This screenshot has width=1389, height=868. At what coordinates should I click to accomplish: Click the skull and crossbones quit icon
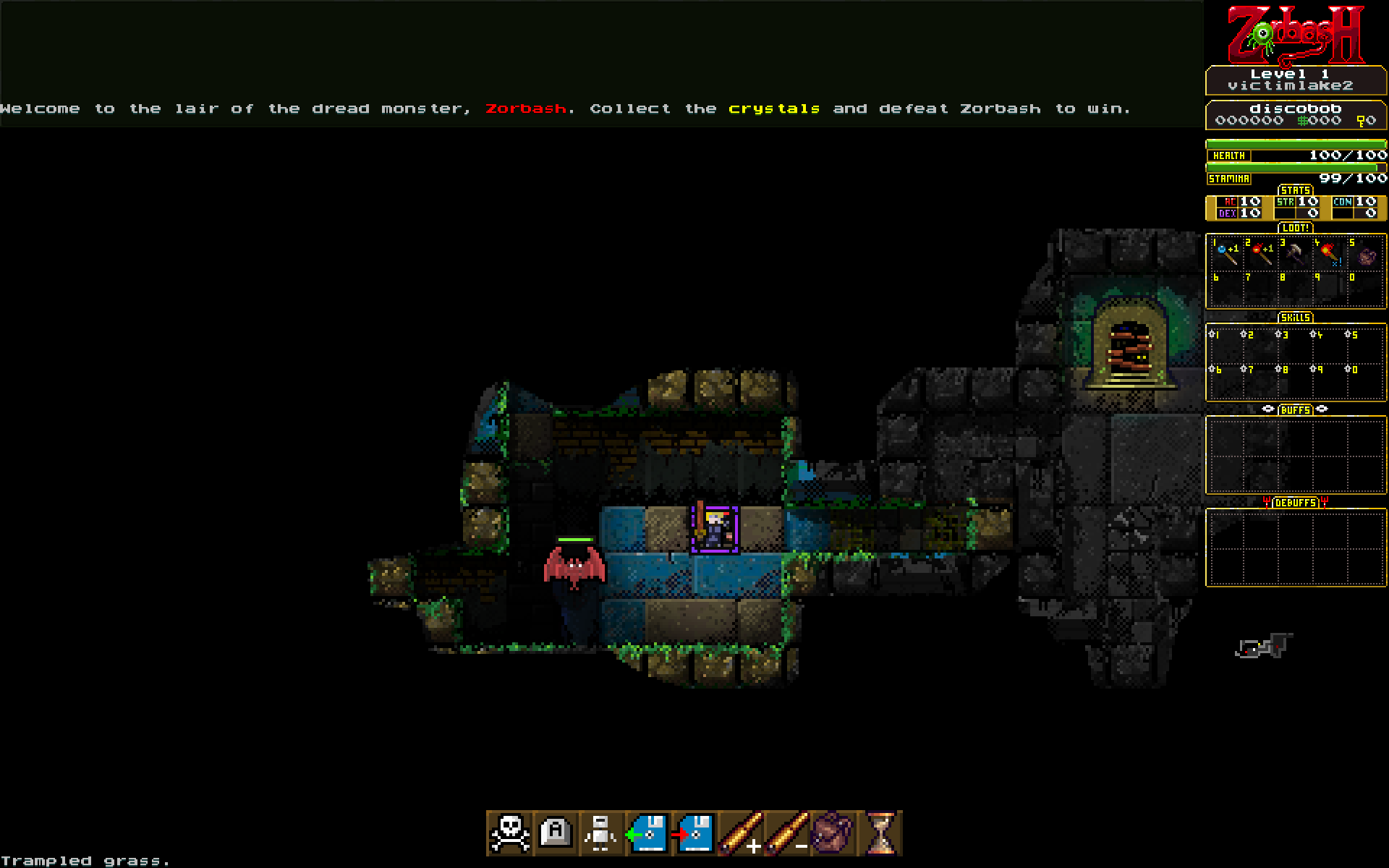pyautogui.click(x=510, y=833)
